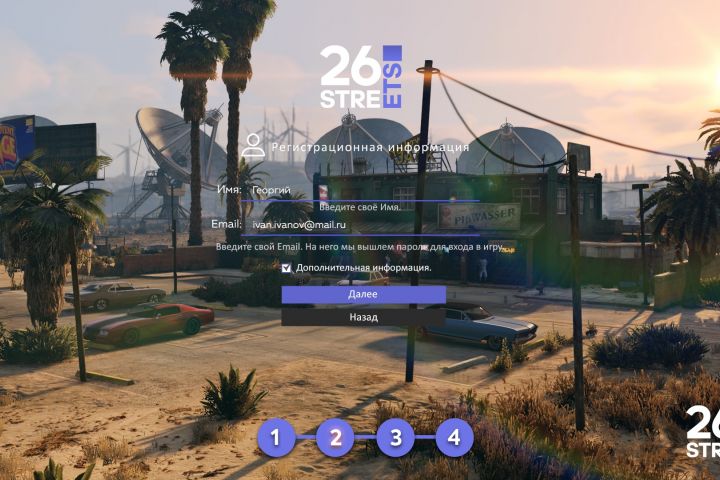Go back with the Назад button
The image size is (720, 480).
(x=363, y=317)
